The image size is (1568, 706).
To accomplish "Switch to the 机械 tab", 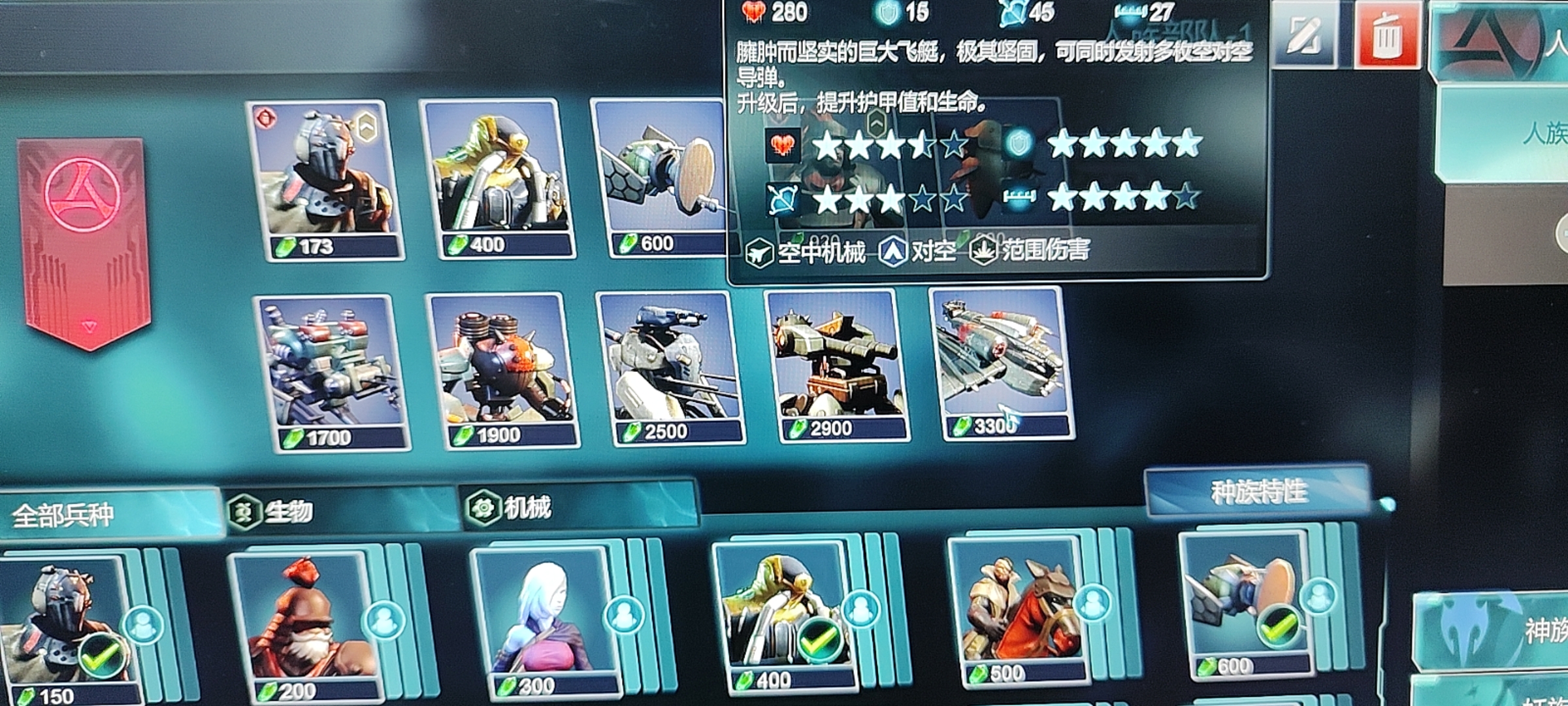I will click(578, 507).
